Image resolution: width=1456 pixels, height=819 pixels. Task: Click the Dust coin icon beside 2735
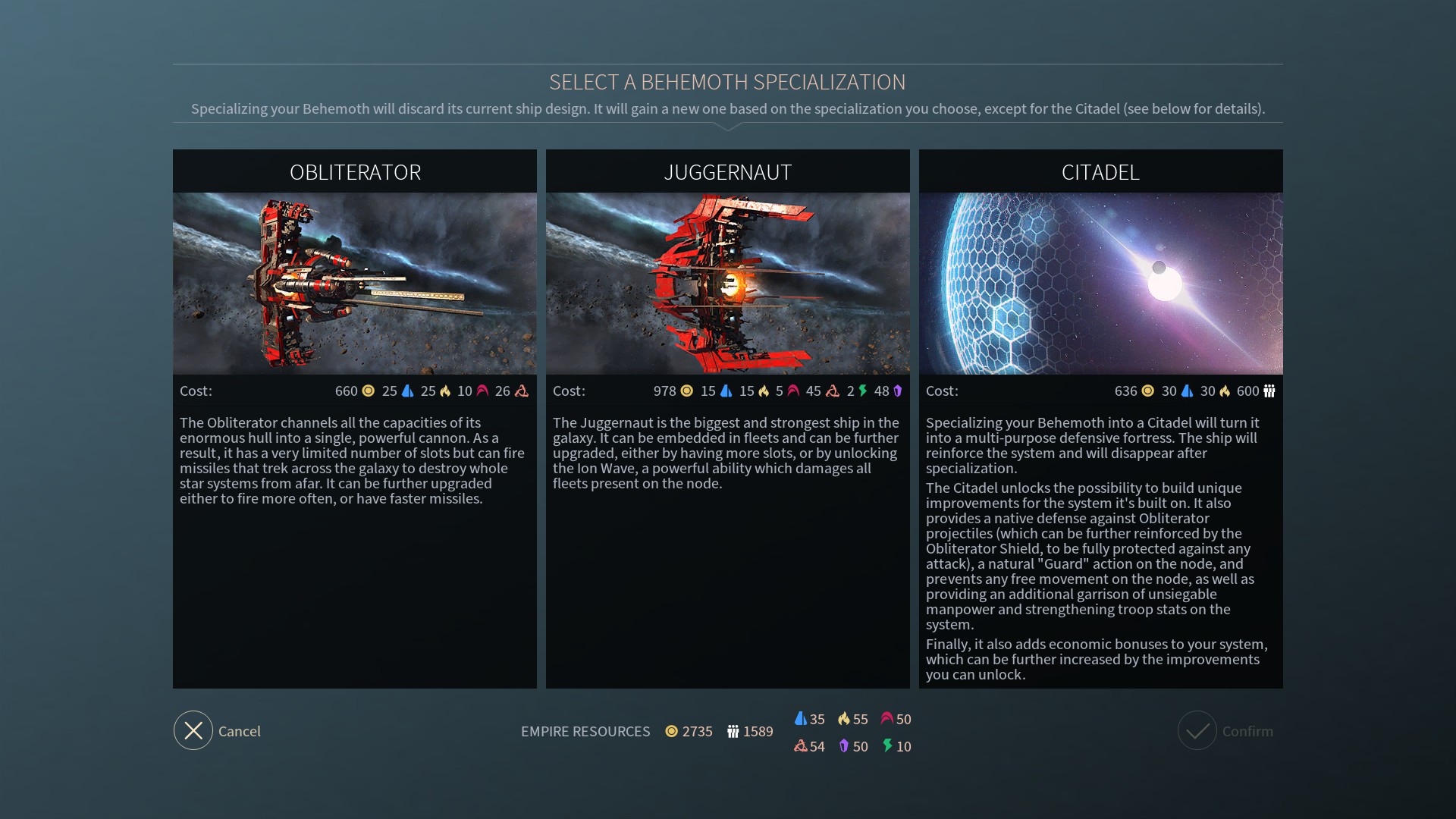pyautogui.click(x=671, y=732)
